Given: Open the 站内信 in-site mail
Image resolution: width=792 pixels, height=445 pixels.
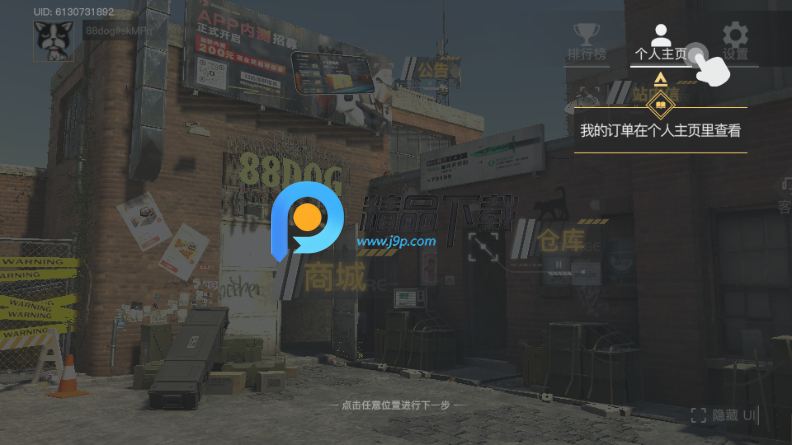Looking at the screenshot, I should pos(655,95).
